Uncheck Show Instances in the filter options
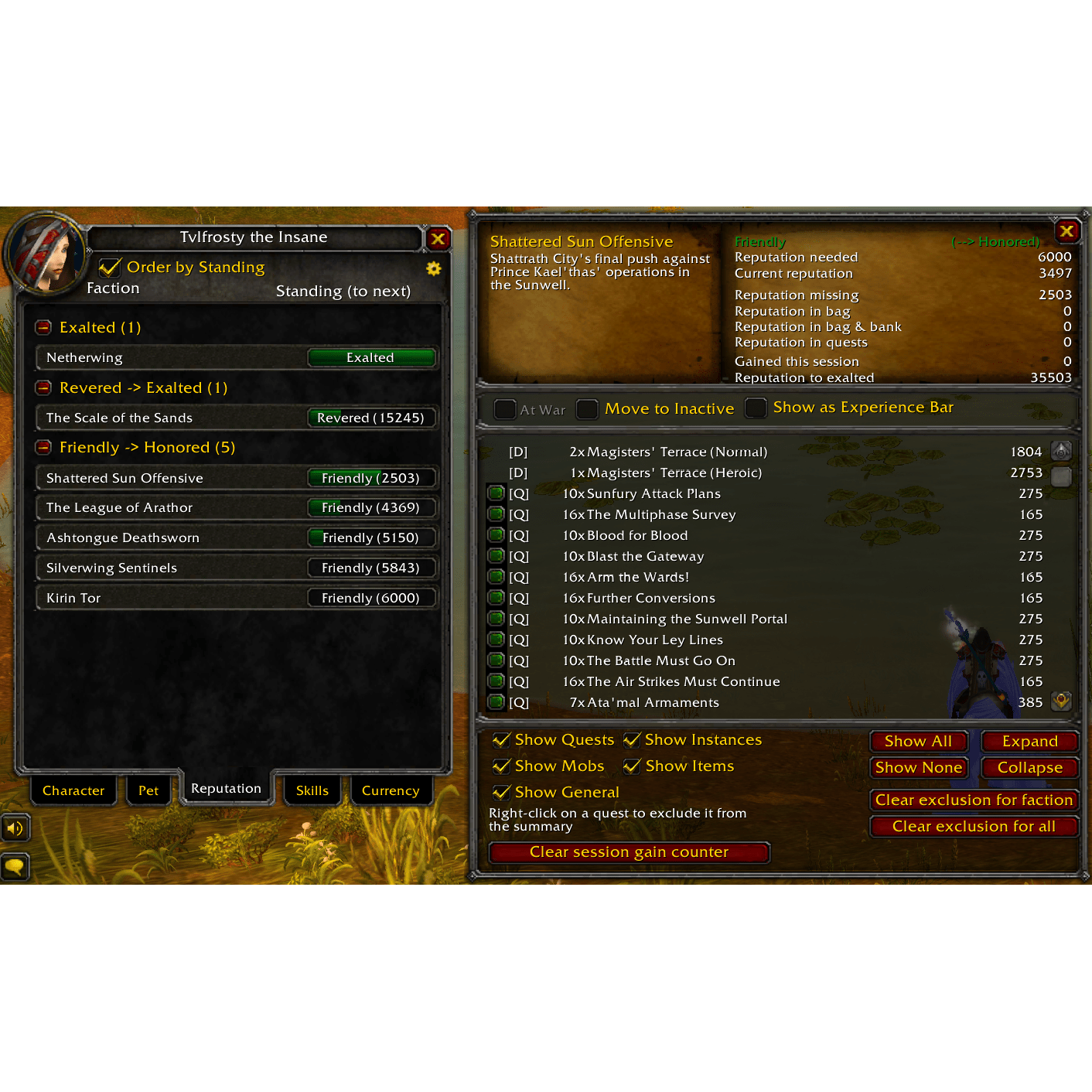The image size is (1092, 1092). 633,739
